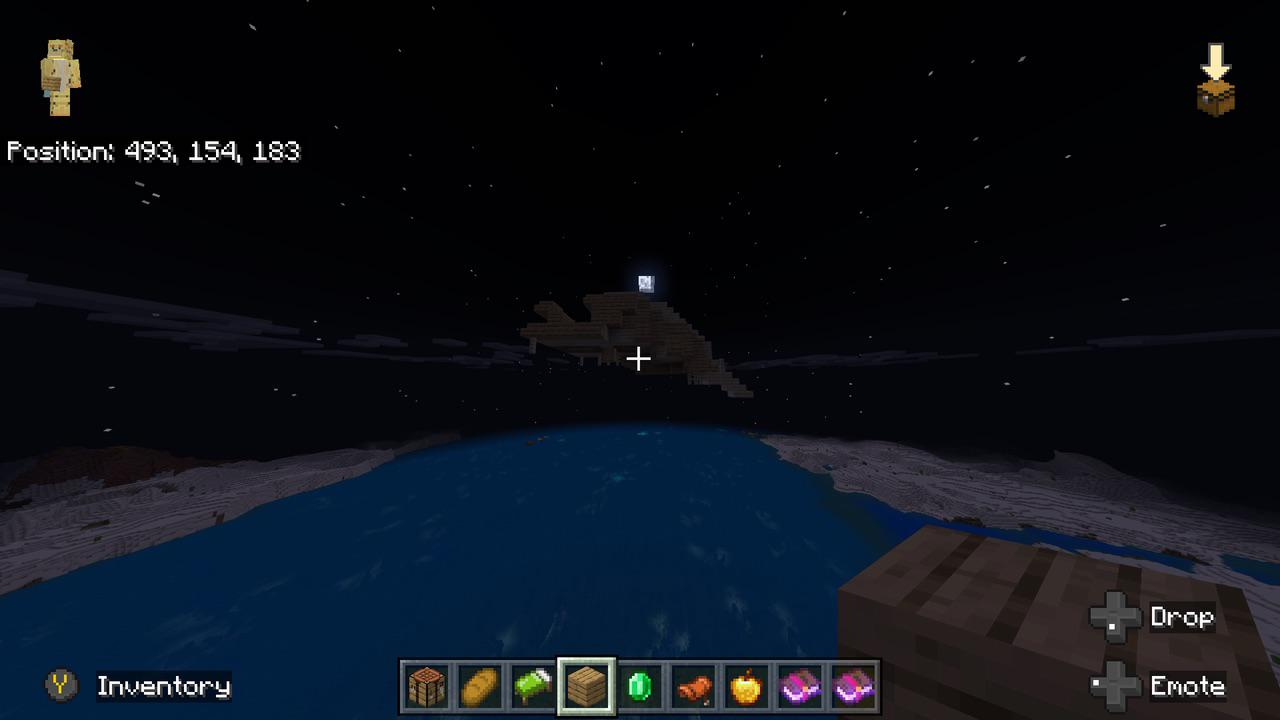This screenshot has height=720, width=1280.
Task: Select the bread item in the hotbar
Action: click(478, 684)
